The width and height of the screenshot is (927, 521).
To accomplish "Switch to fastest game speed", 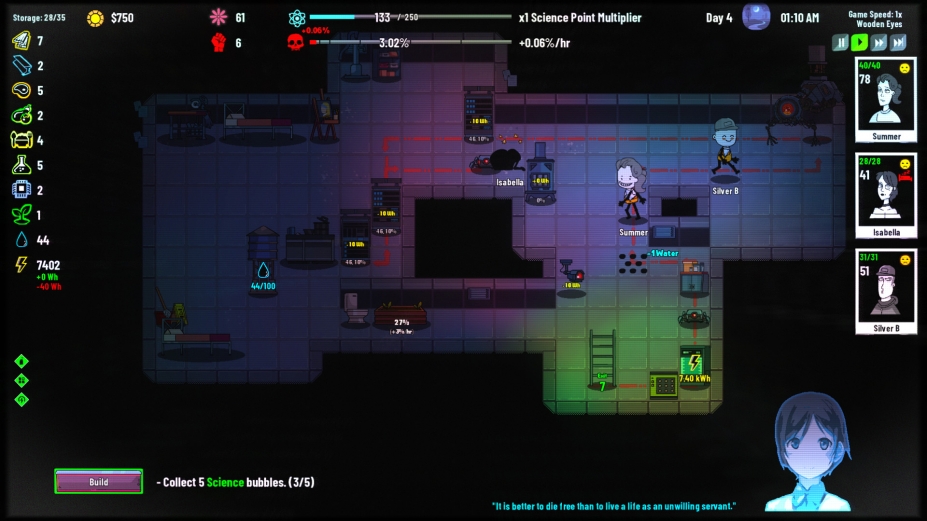I will (898, 43).
